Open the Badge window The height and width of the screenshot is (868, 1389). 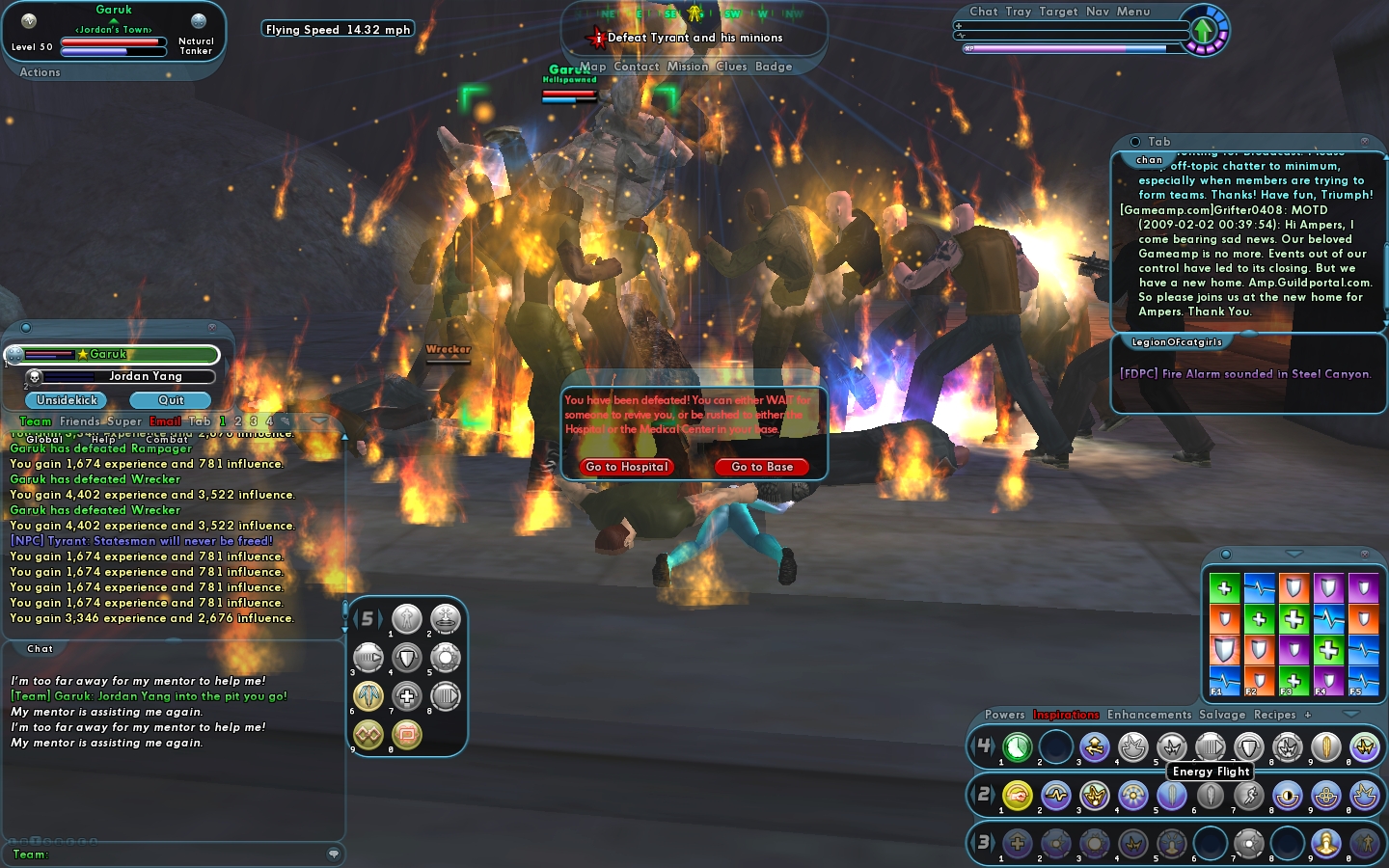pos(774,67)
